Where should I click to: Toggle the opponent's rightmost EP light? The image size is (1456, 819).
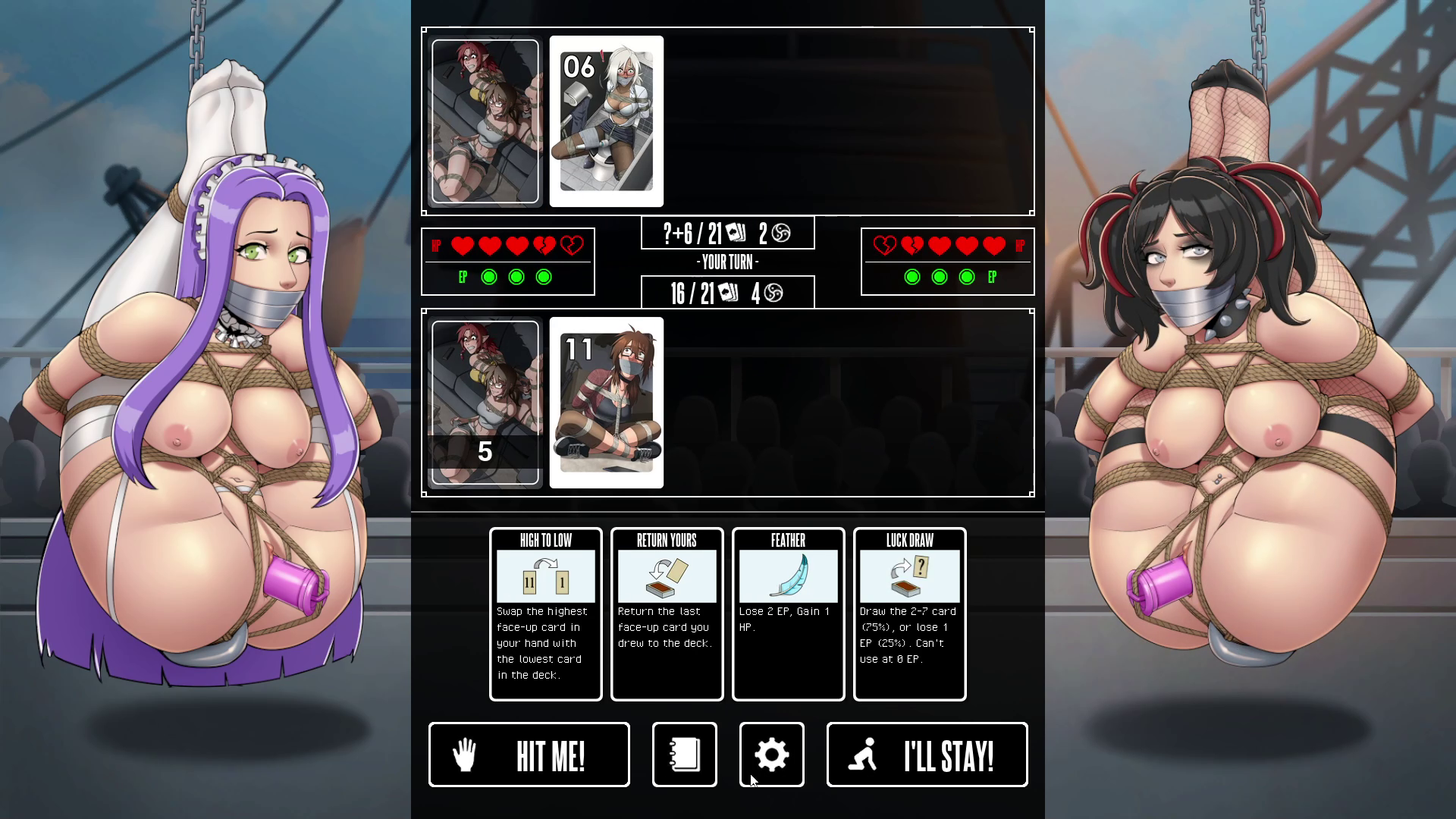(x=966, y=277)
